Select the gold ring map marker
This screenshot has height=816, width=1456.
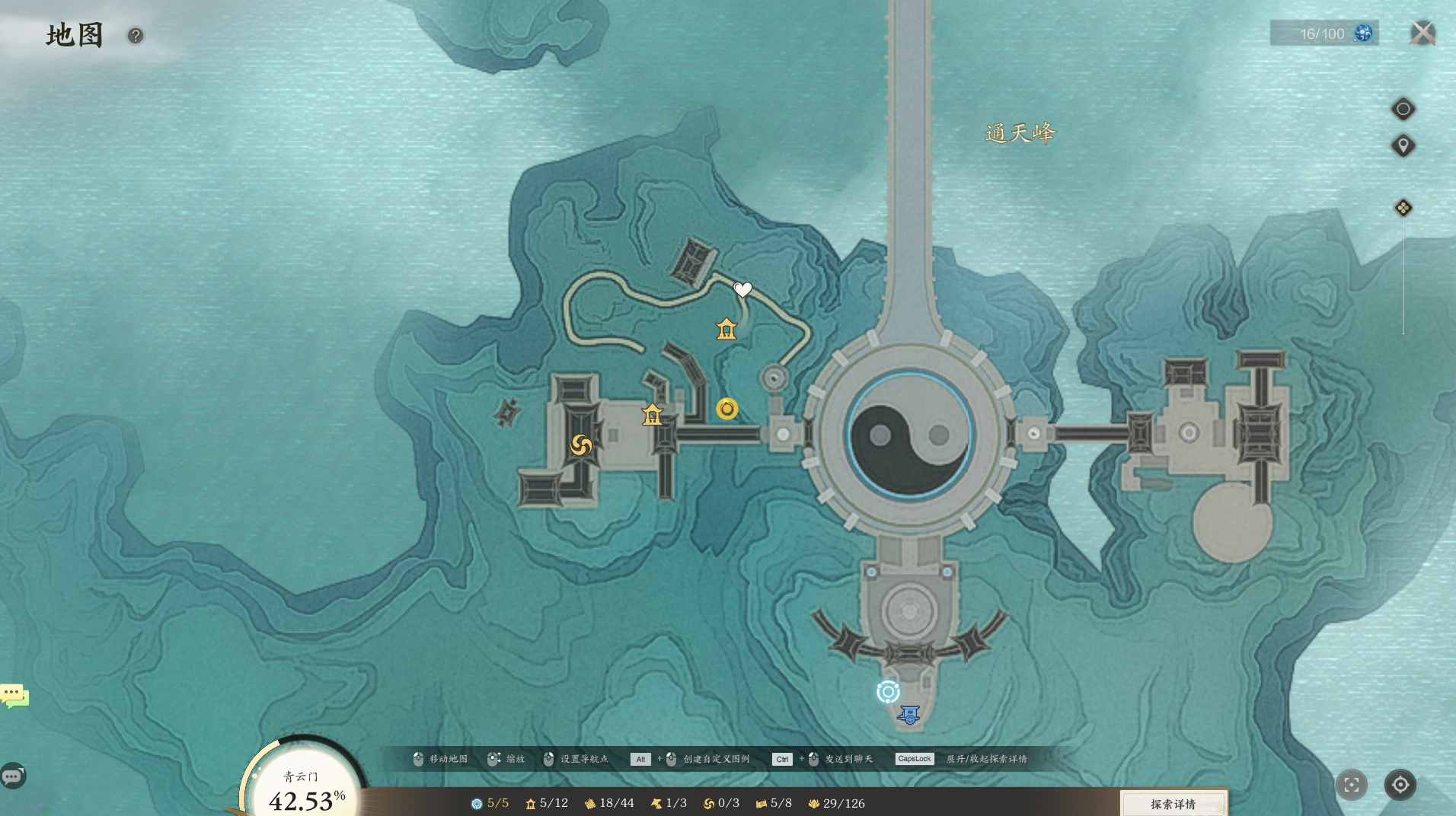727,409
